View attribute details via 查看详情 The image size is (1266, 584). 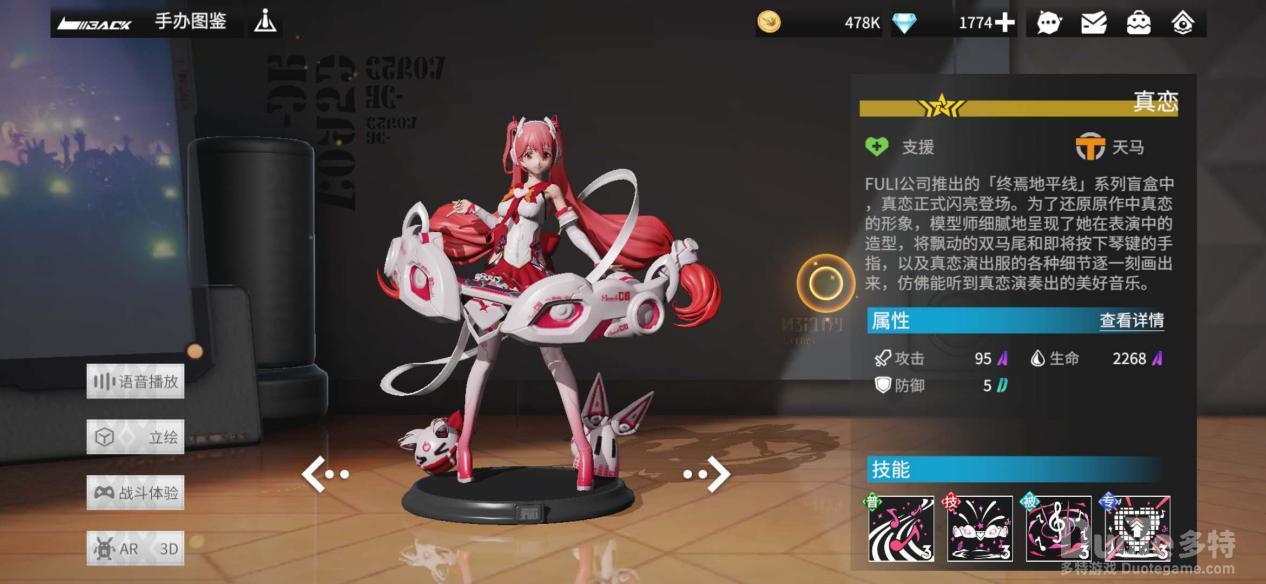pyautogui.click(x=1131, y=321)
